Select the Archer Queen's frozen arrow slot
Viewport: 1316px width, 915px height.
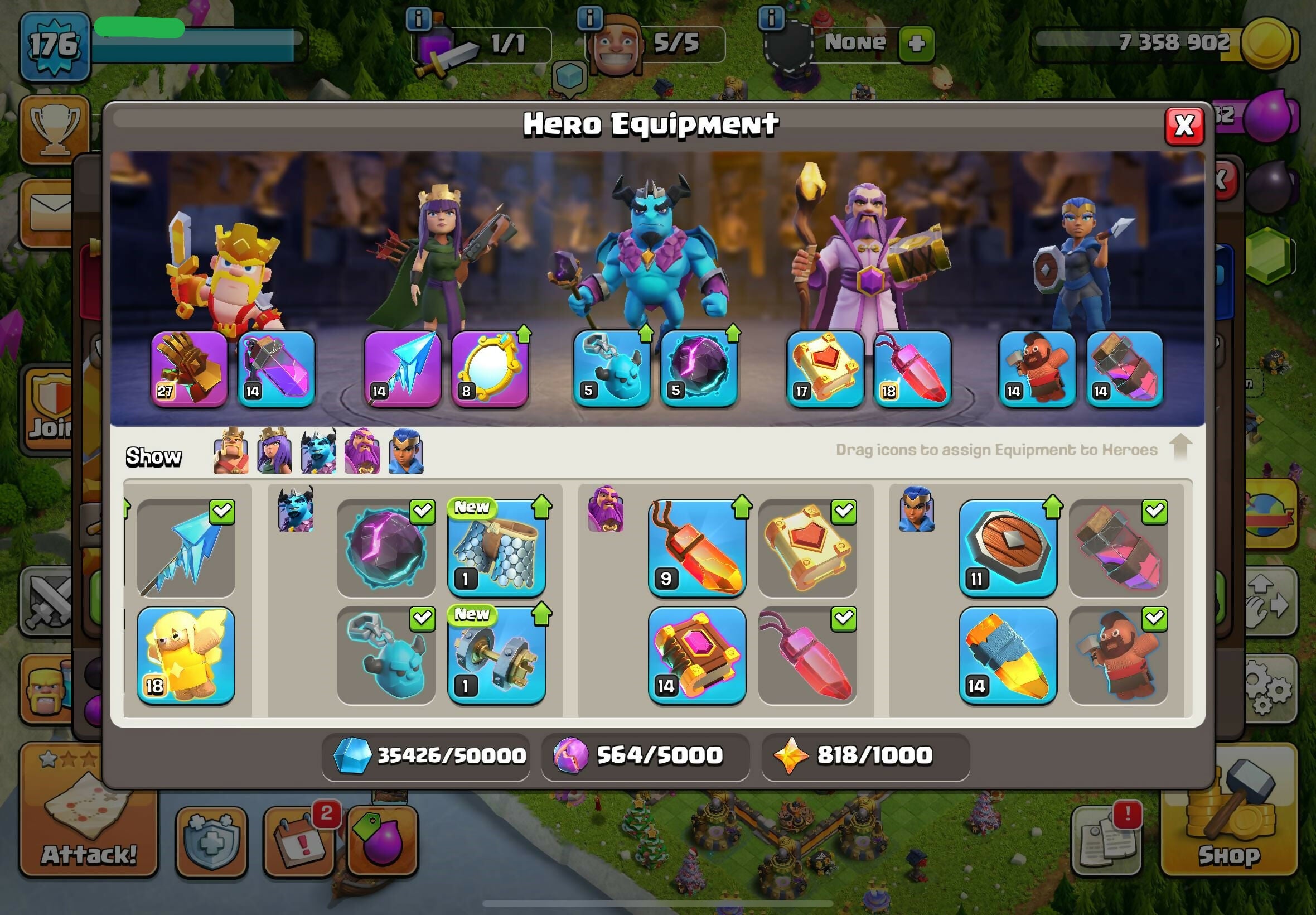pyautogui.click(x=403, y=369)
